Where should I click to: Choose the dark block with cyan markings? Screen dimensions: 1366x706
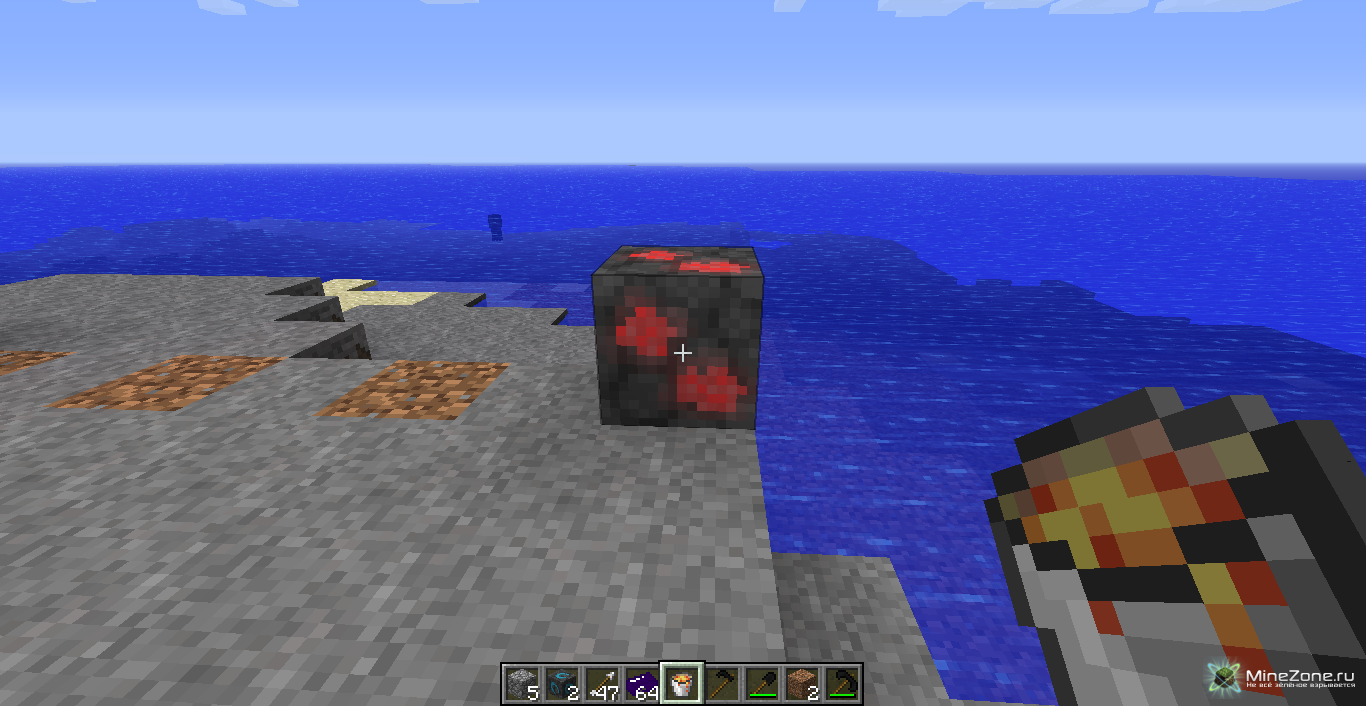coord(562,684)
